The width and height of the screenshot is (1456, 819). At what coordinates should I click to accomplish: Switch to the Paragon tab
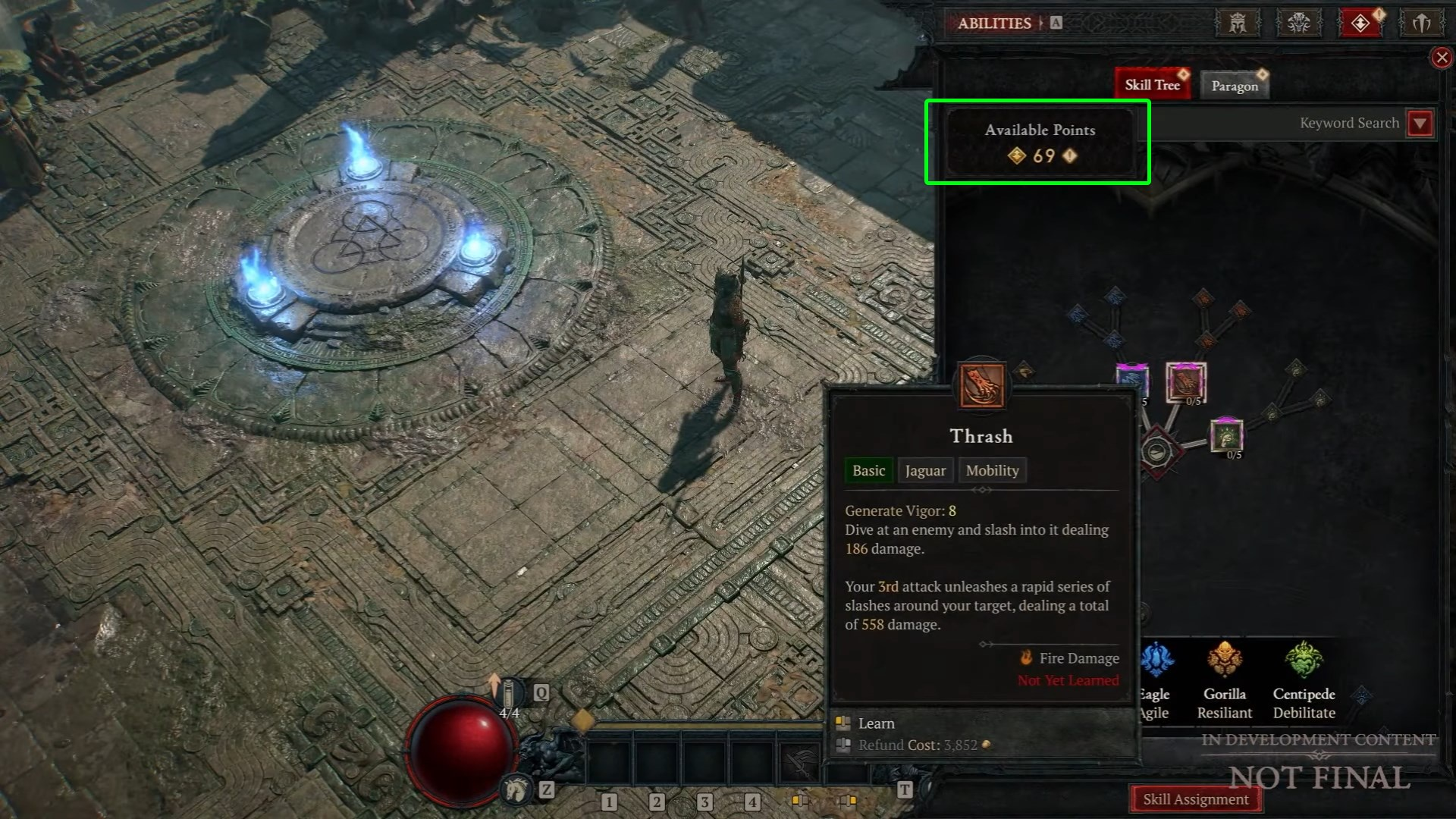[1234, 86]
